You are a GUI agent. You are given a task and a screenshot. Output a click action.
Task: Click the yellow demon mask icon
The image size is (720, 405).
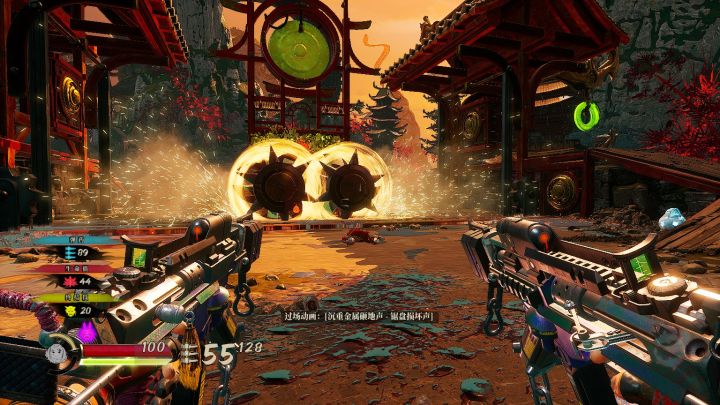tap(70, 310)
